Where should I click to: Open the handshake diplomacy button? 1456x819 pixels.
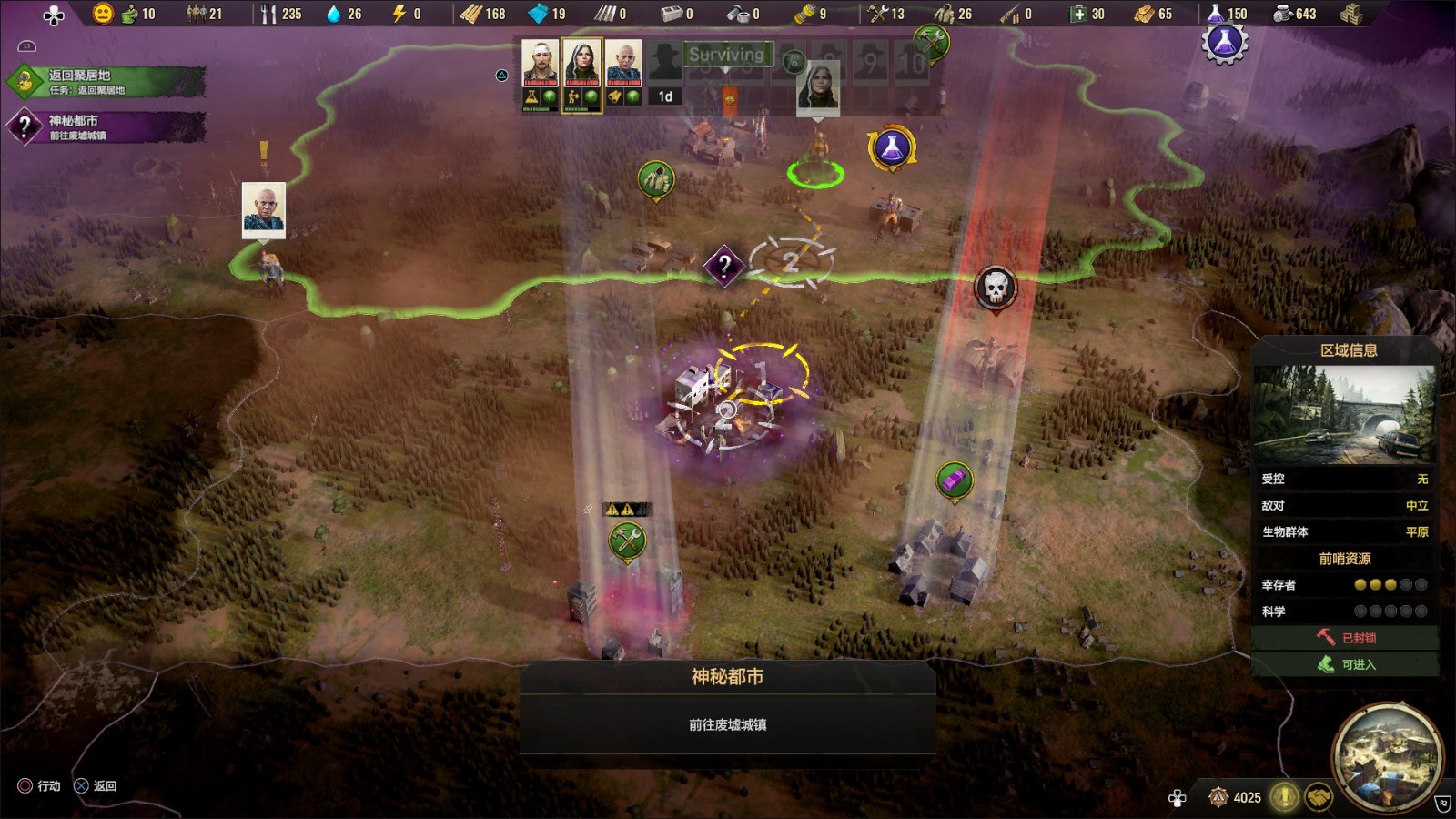[1319, 798]
